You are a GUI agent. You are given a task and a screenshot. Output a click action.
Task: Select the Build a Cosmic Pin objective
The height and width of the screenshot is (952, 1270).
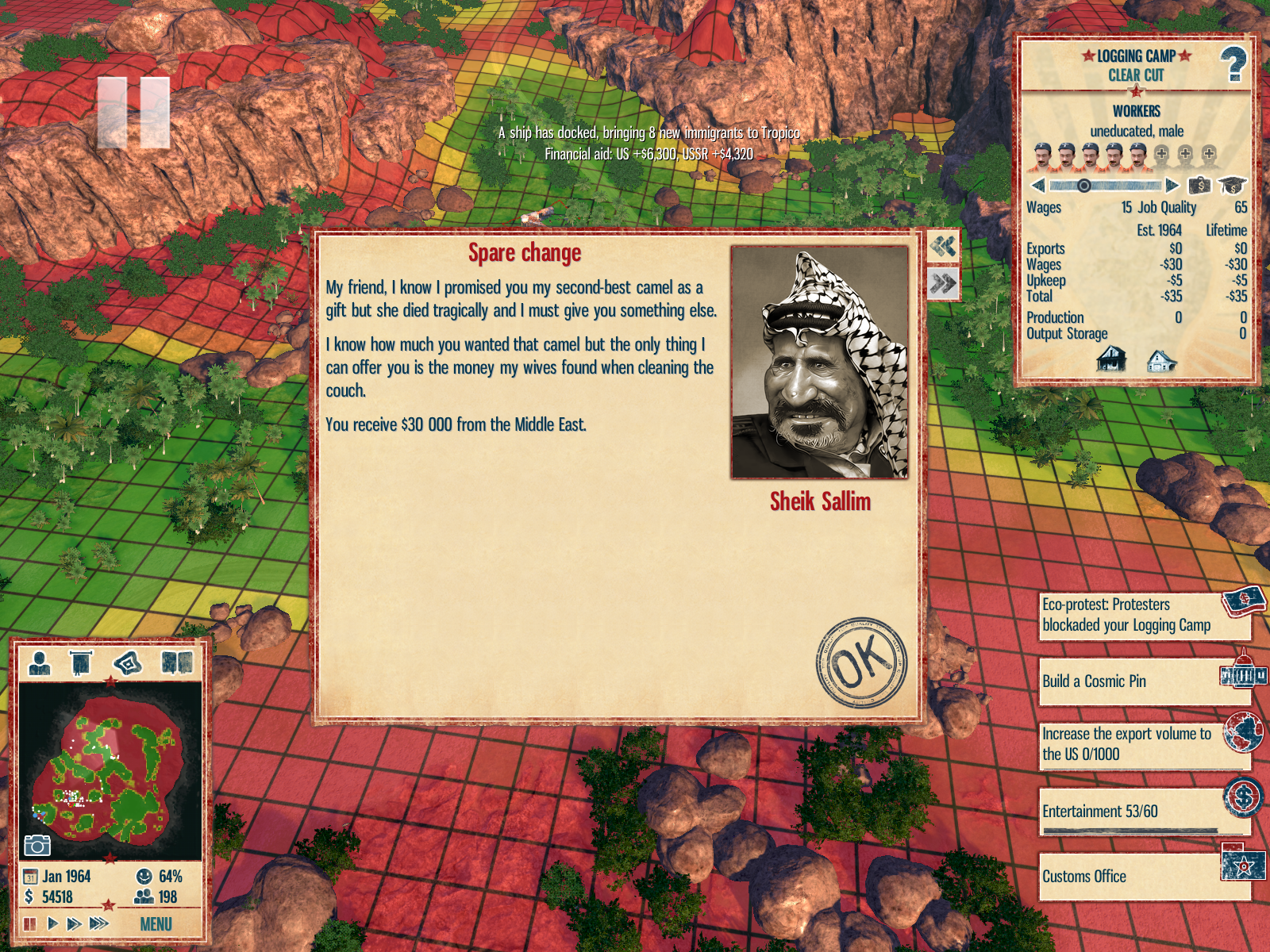click(x=1143, y=681)
